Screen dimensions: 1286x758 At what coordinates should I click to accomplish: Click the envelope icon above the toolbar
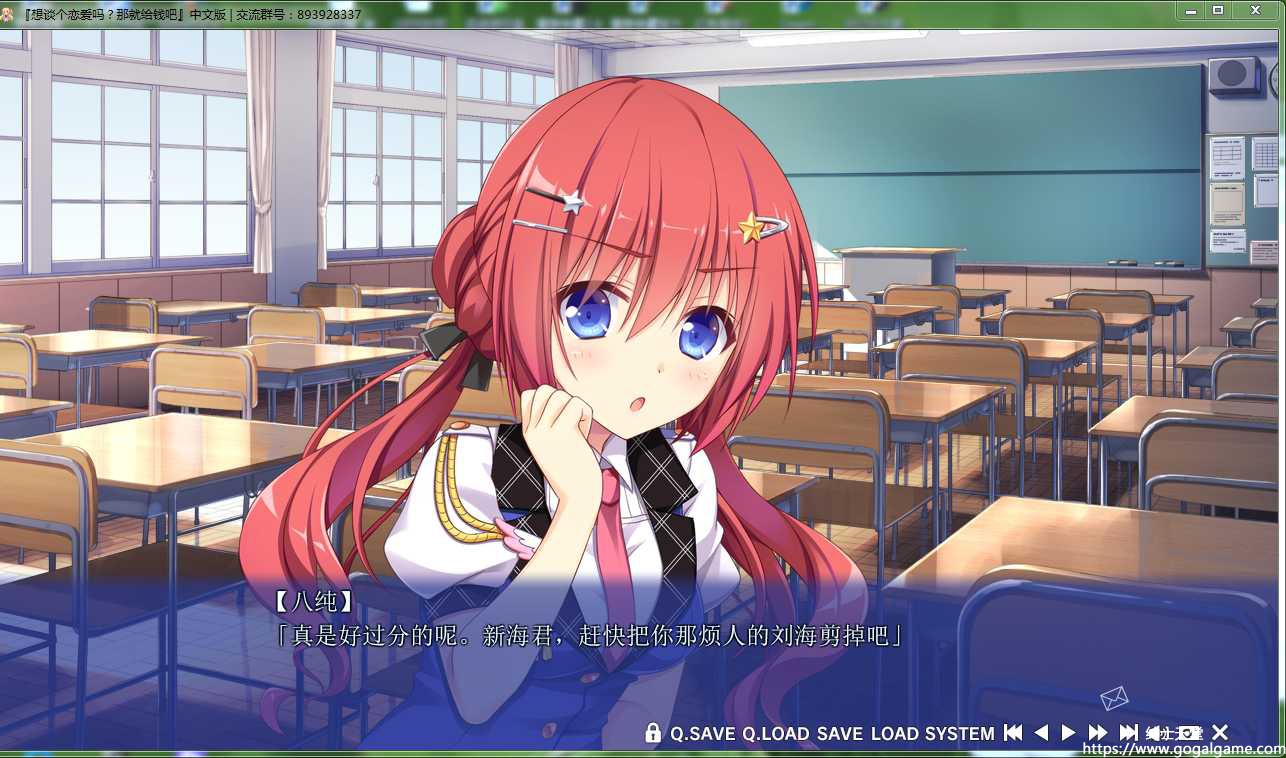click(1113, 697)
